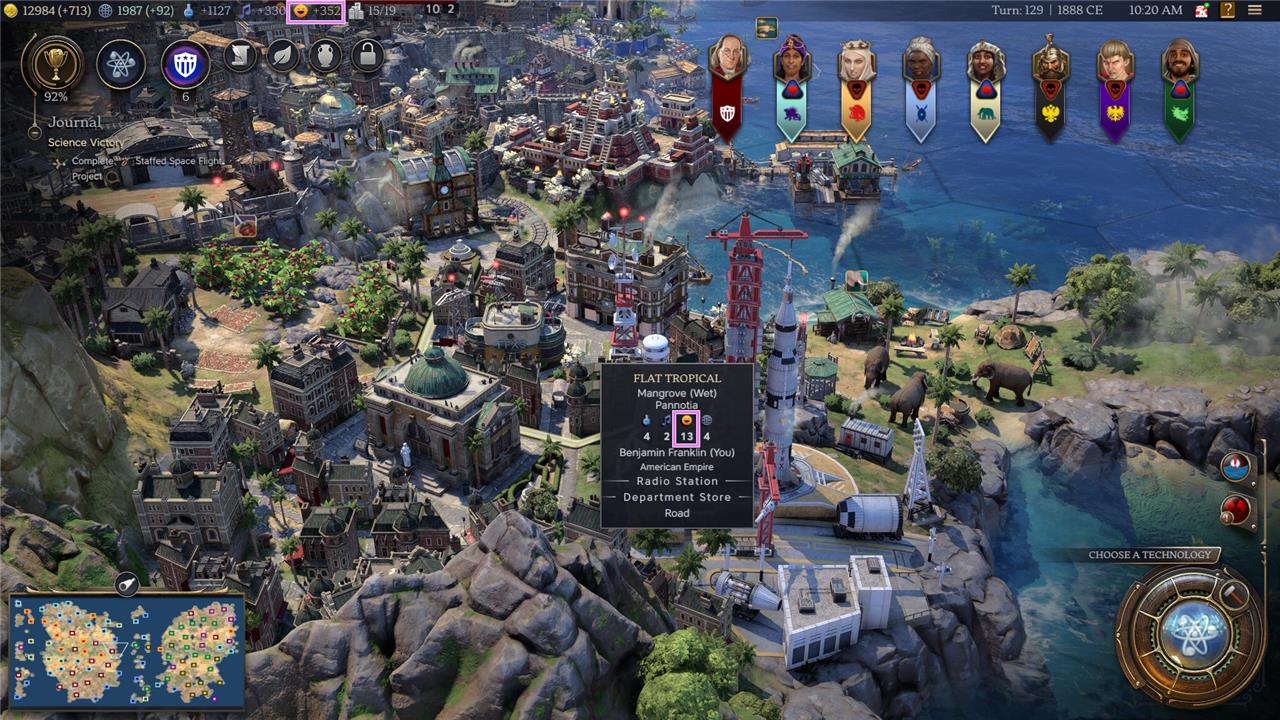1280x720 pixels.
Task: Open the technology tree atom icon
Action: (x=121, y=65)
